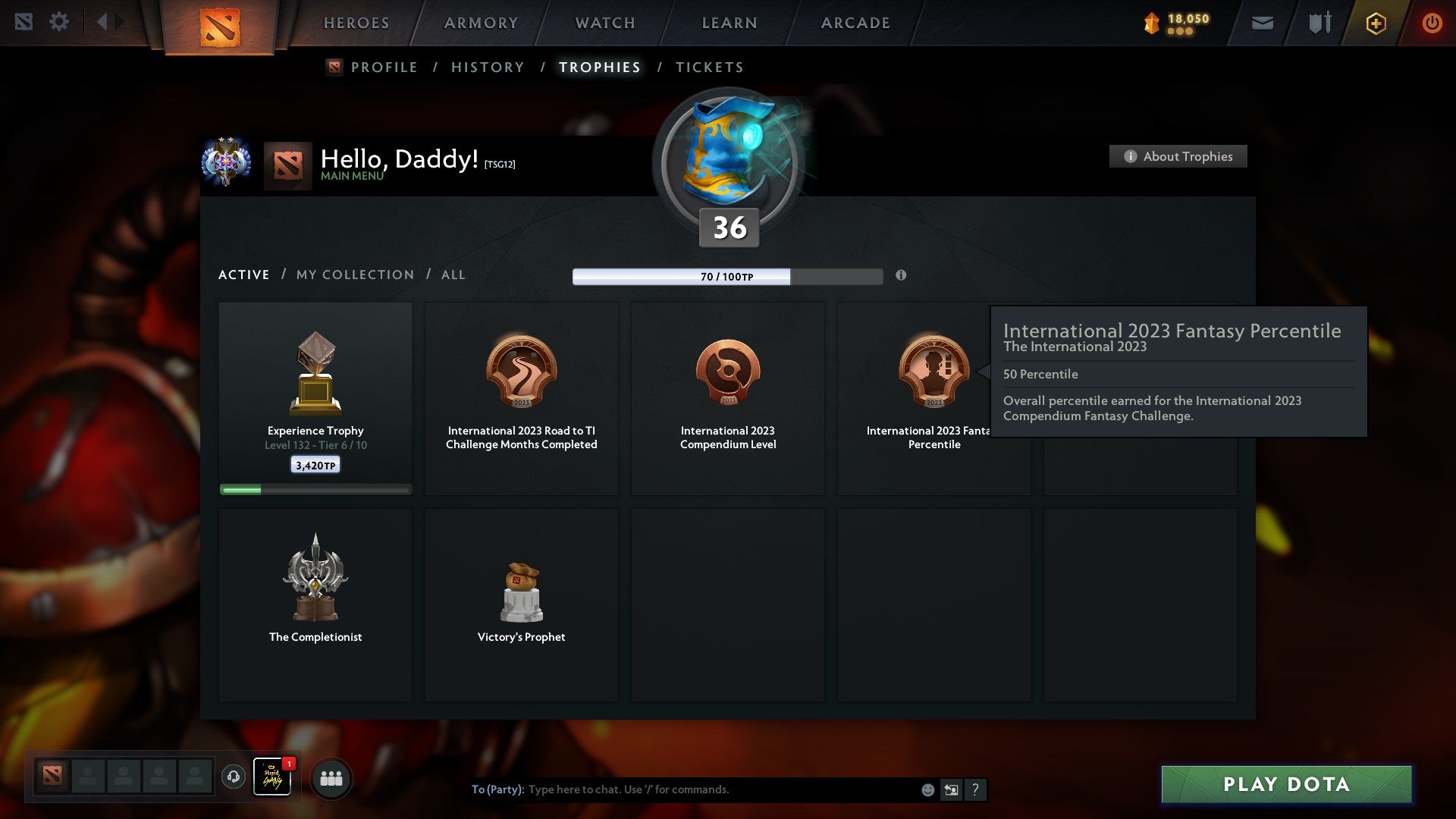The image size is (1456, 819).
Task: Click the shards balance icon
Action: click(x=1149, y=23)
